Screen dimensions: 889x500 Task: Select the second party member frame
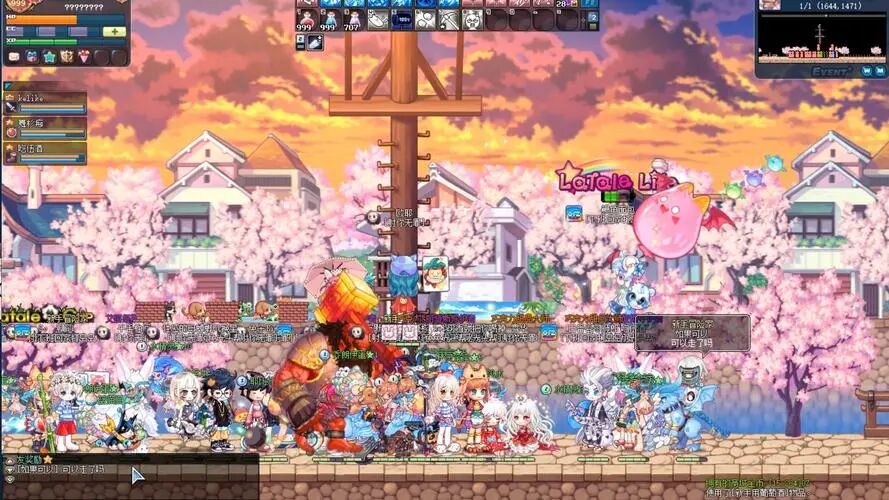coord(44,129)
